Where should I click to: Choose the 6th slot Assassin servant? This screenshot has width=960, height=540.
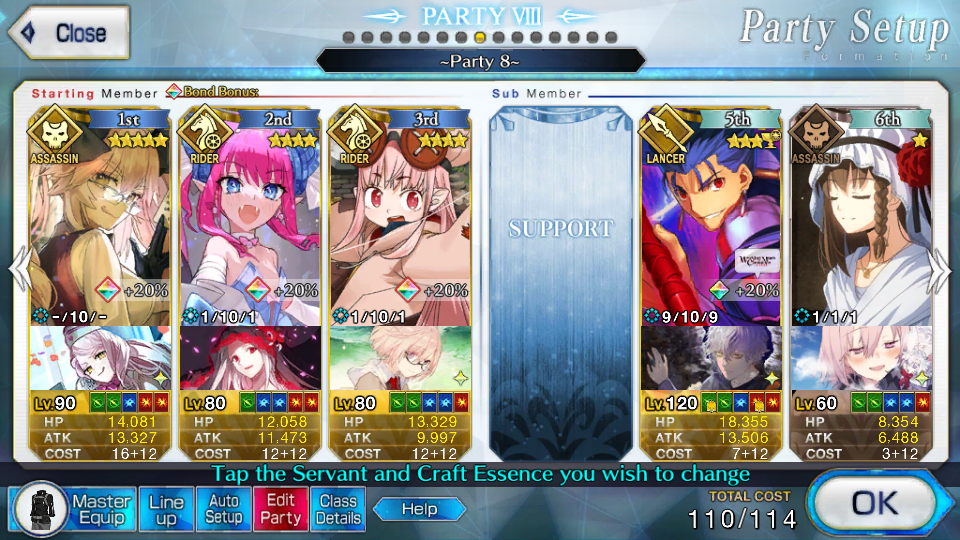coord(861,220)
